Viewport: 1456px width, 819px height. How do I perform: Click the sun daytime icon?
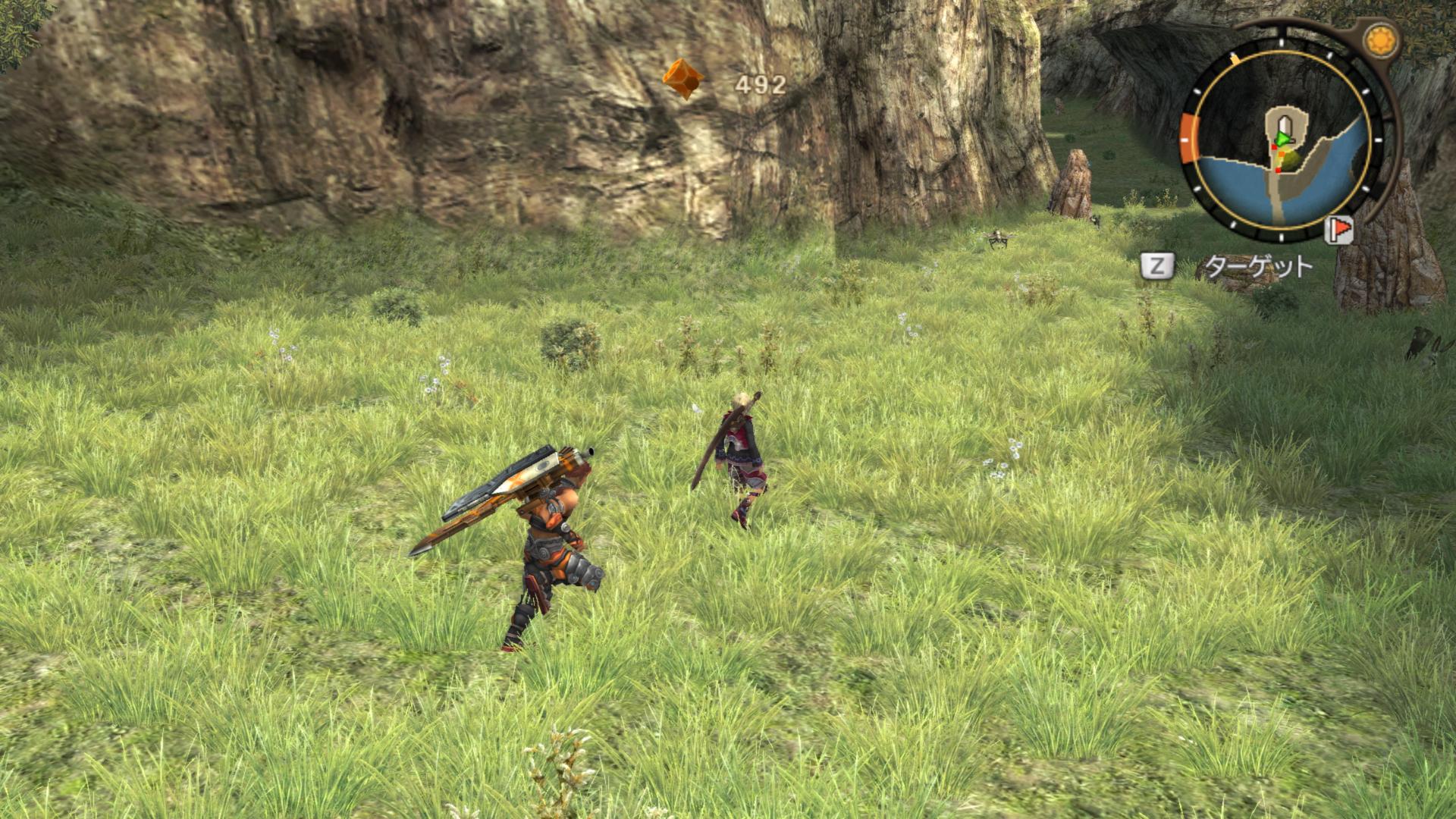[1380, 39]
